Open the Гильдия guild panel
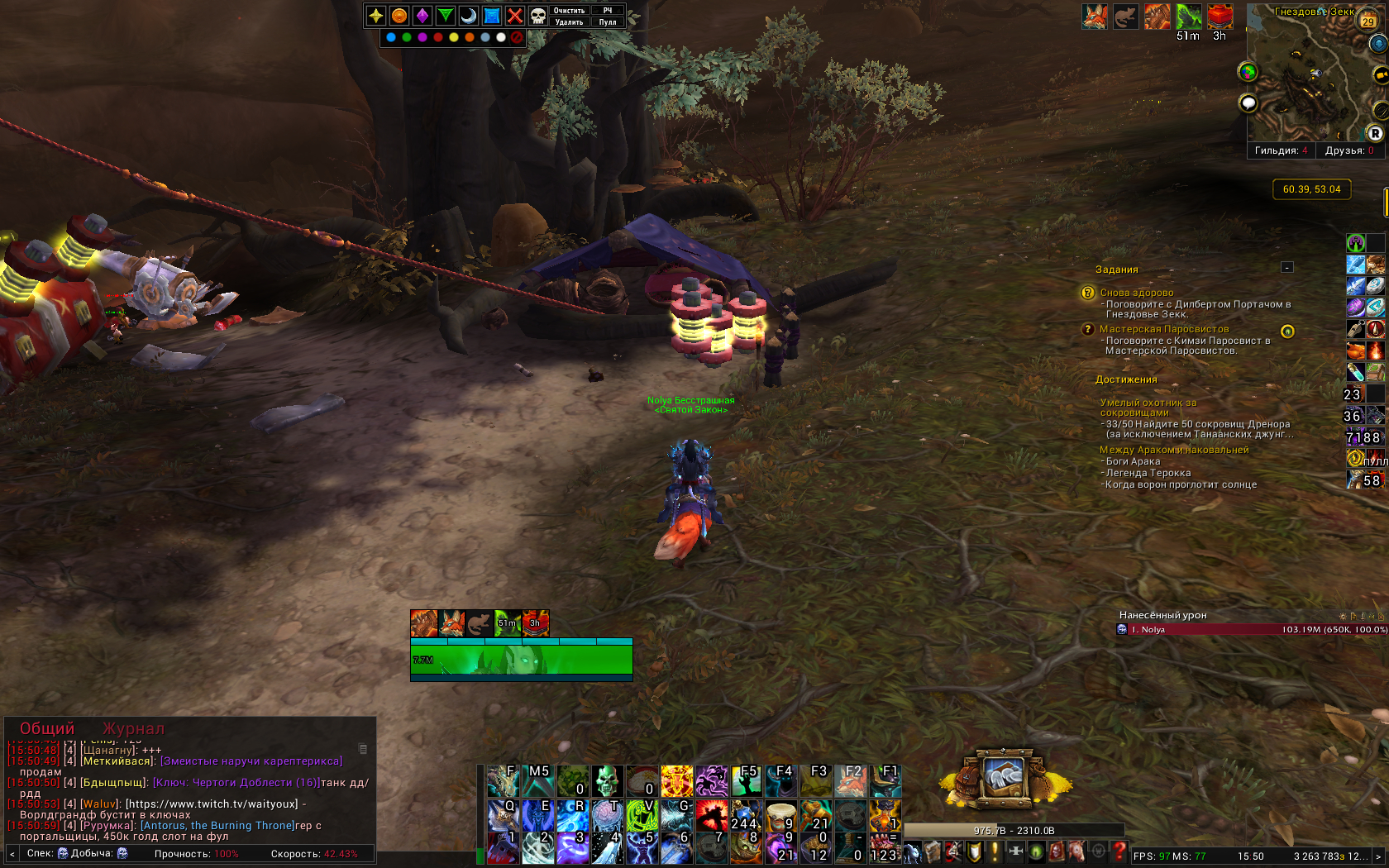The height and width of the screenshot is (868, 1389). (x=1281, y=150)
